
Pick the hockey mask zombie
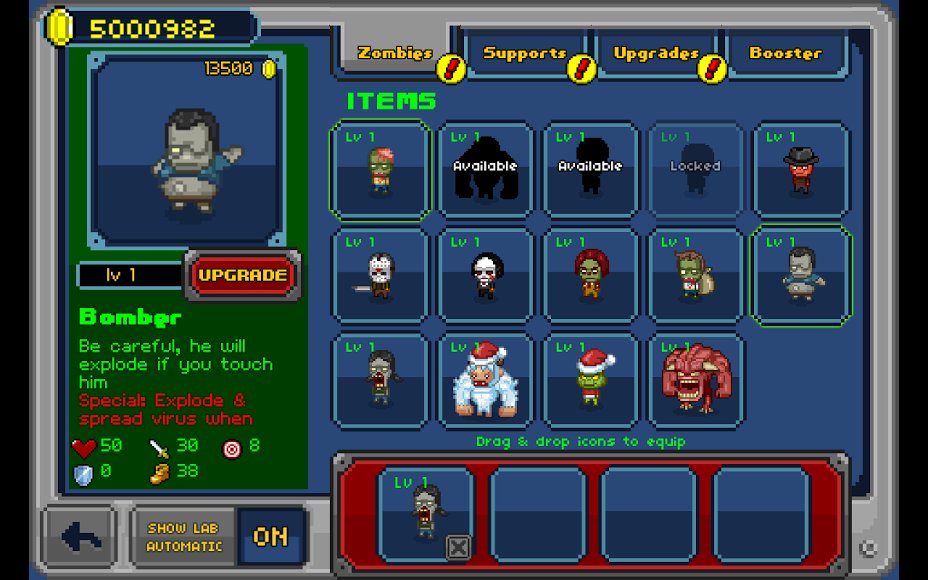click(x=380, y=275)
